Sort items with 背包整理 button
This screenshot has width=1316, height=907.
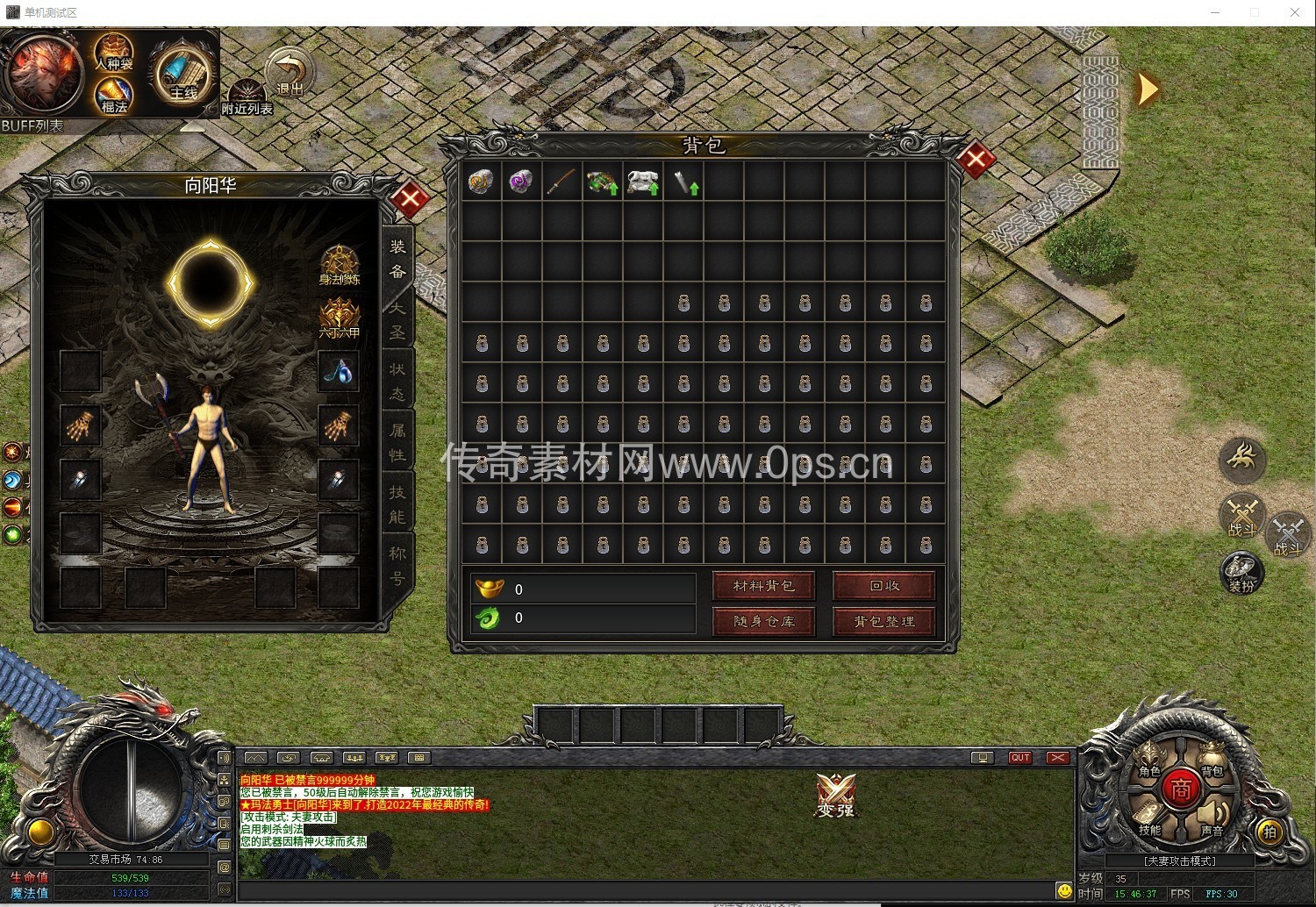click(883, 621)
